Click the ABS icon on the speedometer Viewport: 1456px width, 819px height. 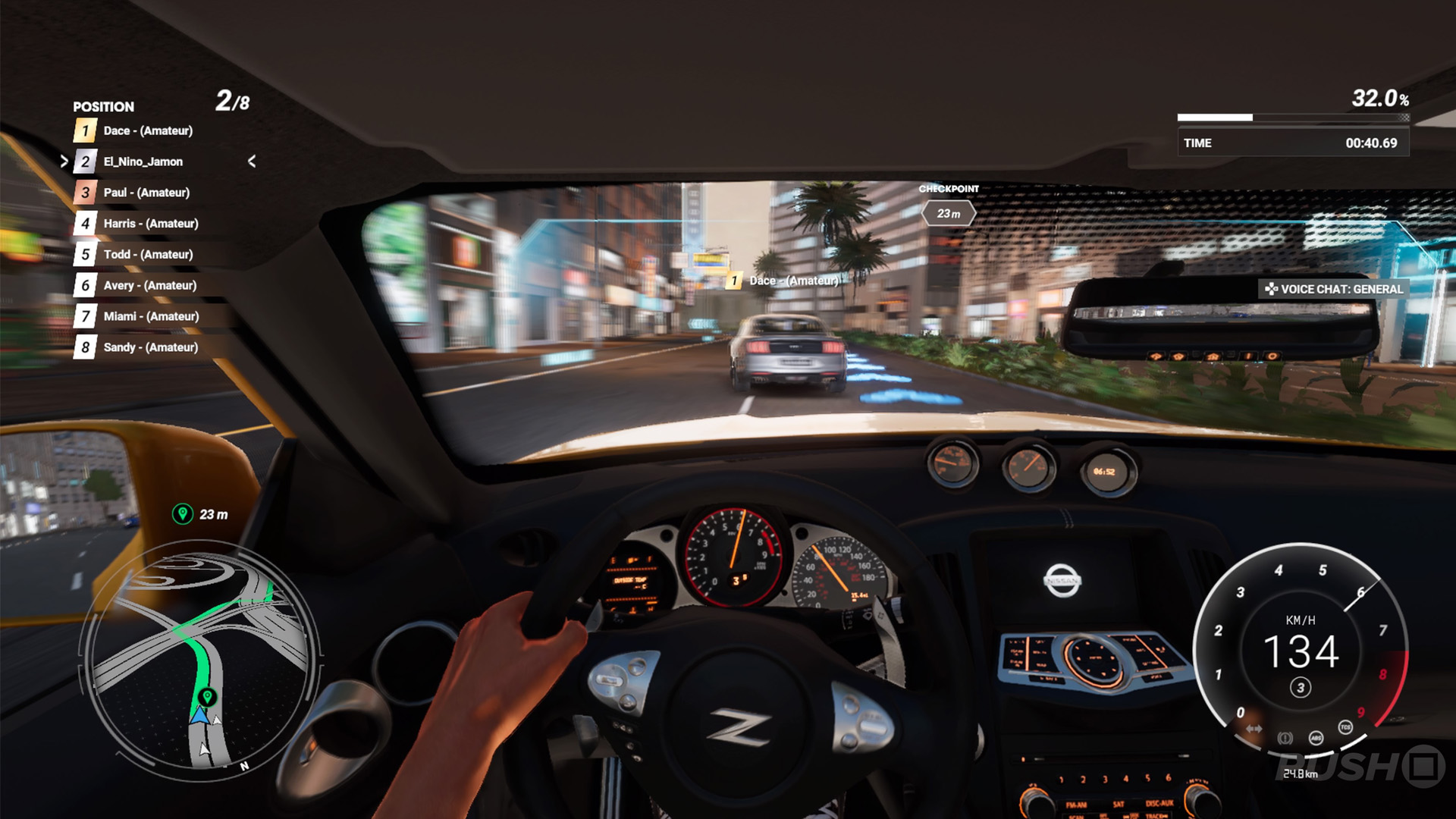click(x=1316, y=738)
